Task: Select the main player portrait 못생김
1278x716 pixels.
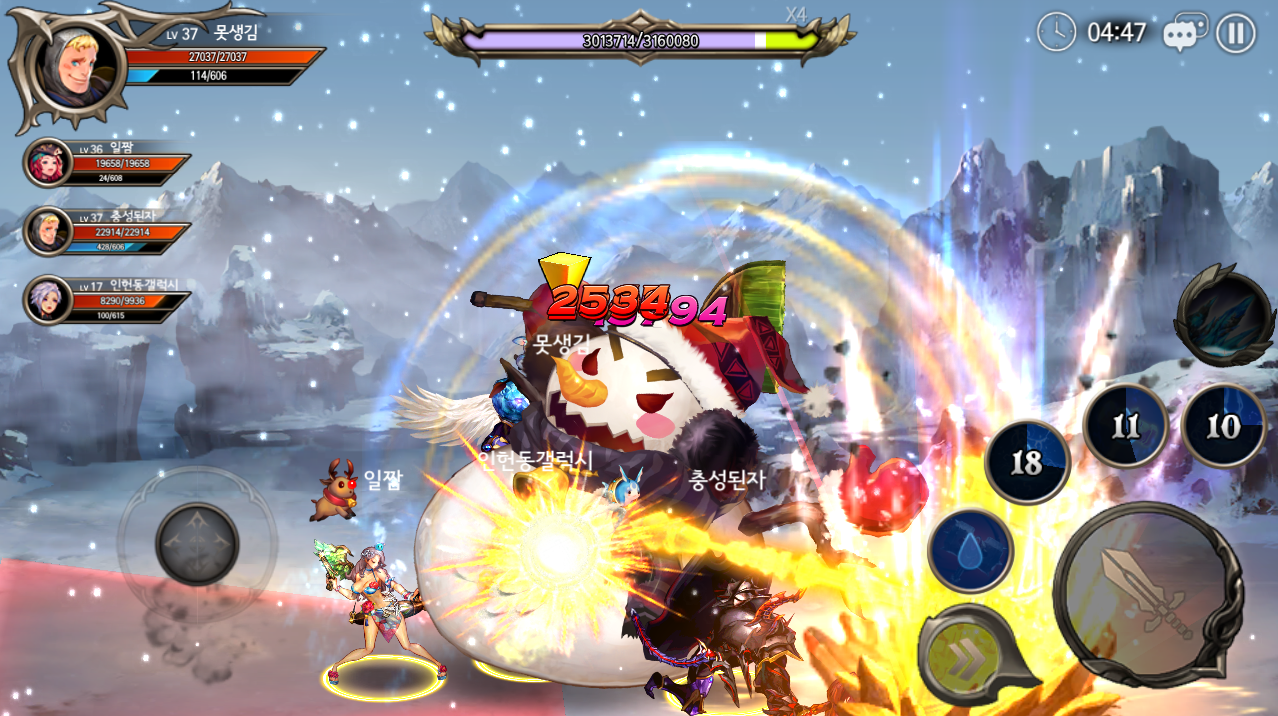Action: 78,65
